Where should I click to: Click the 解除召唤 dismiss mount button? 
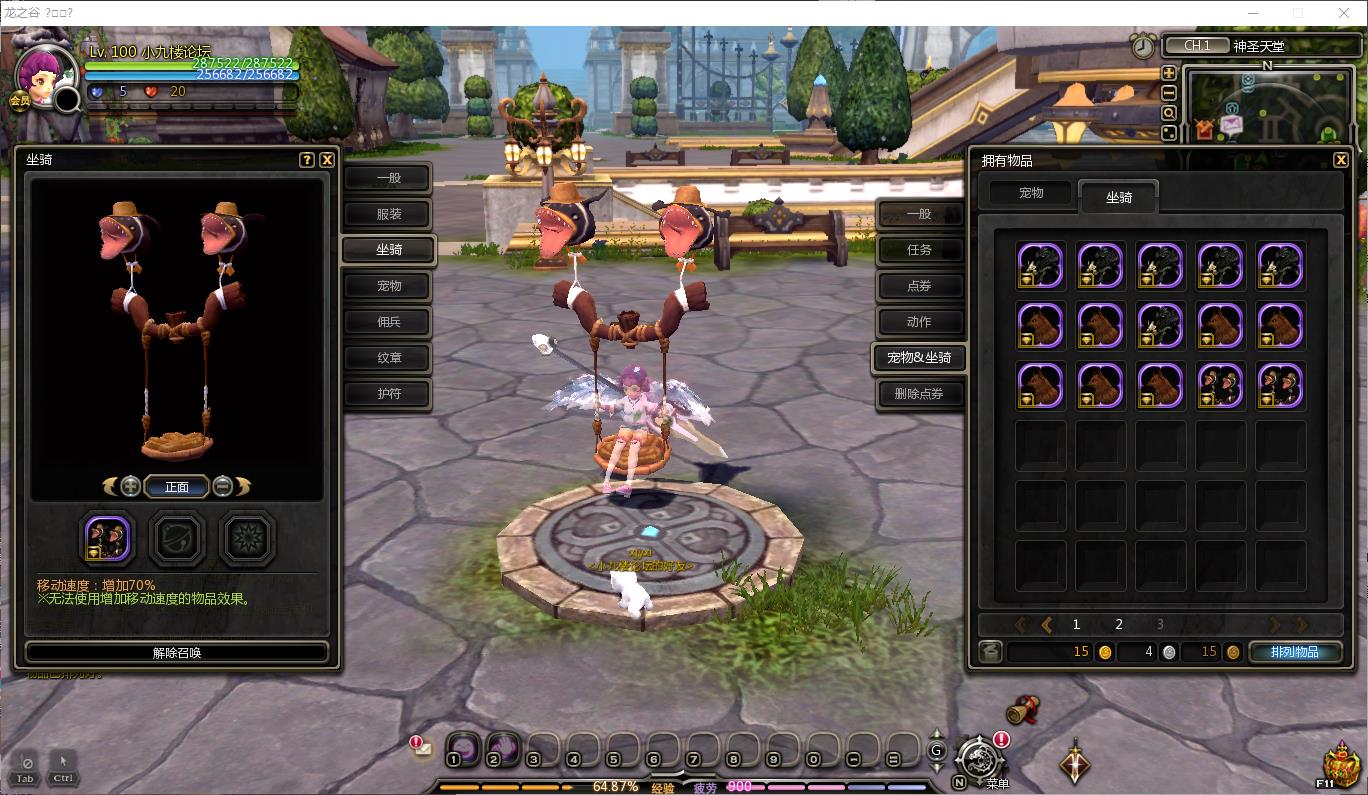click(x=177, y=653)
